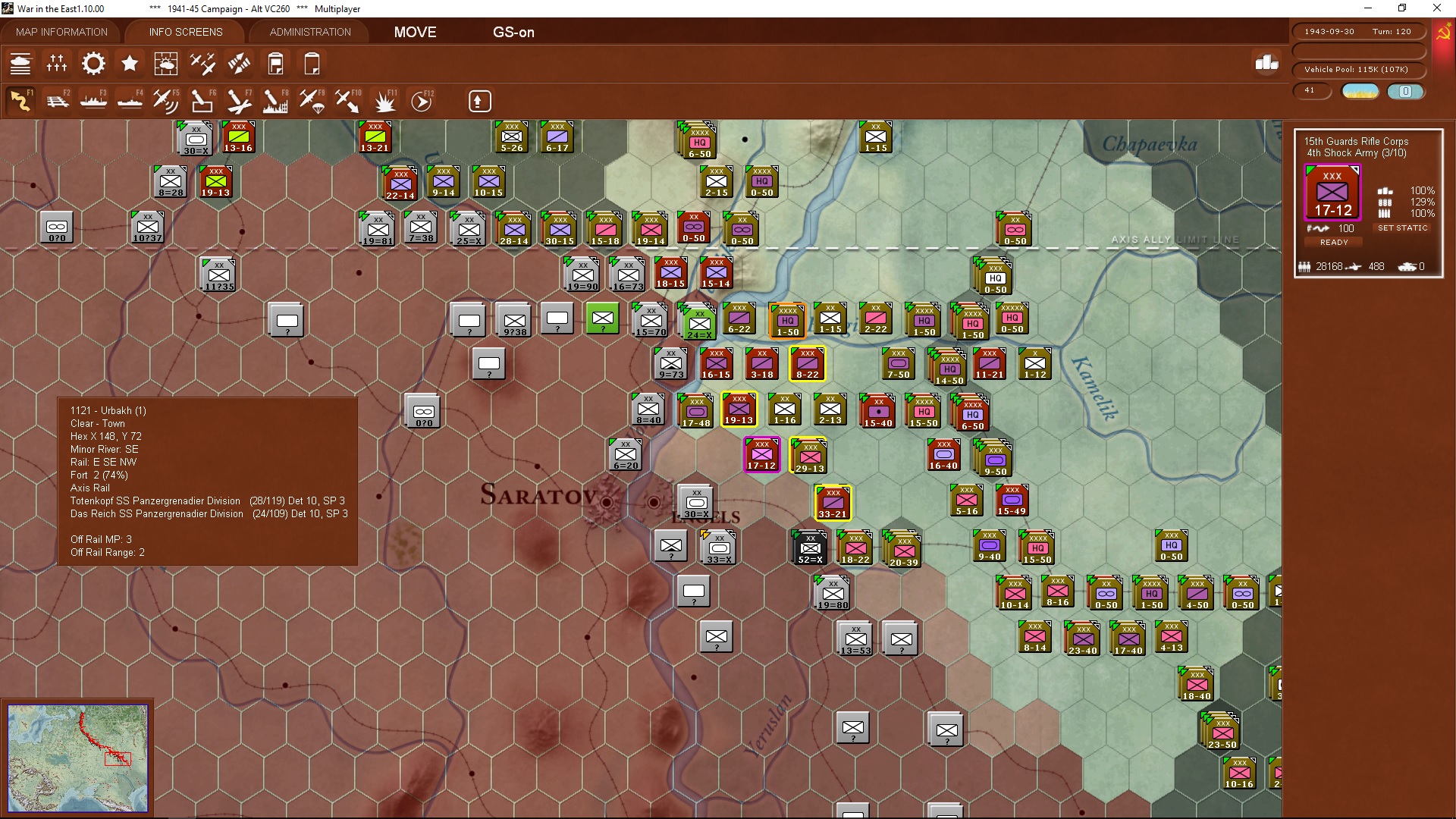
Task: Open the victory screen star icon
Action: [130, 64]
